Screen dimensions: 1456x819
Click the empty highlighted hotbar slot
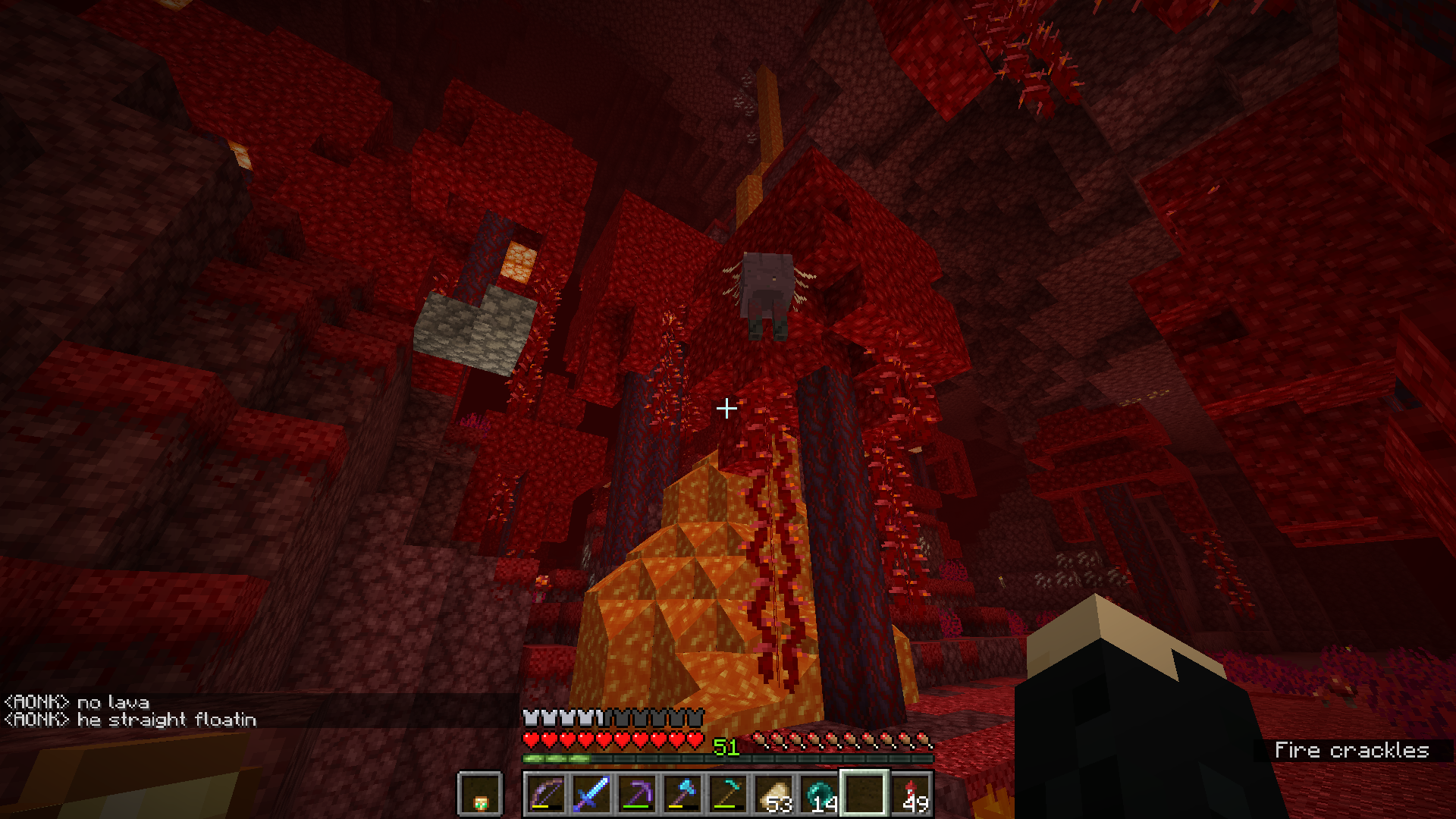click(x=864, y=794)
